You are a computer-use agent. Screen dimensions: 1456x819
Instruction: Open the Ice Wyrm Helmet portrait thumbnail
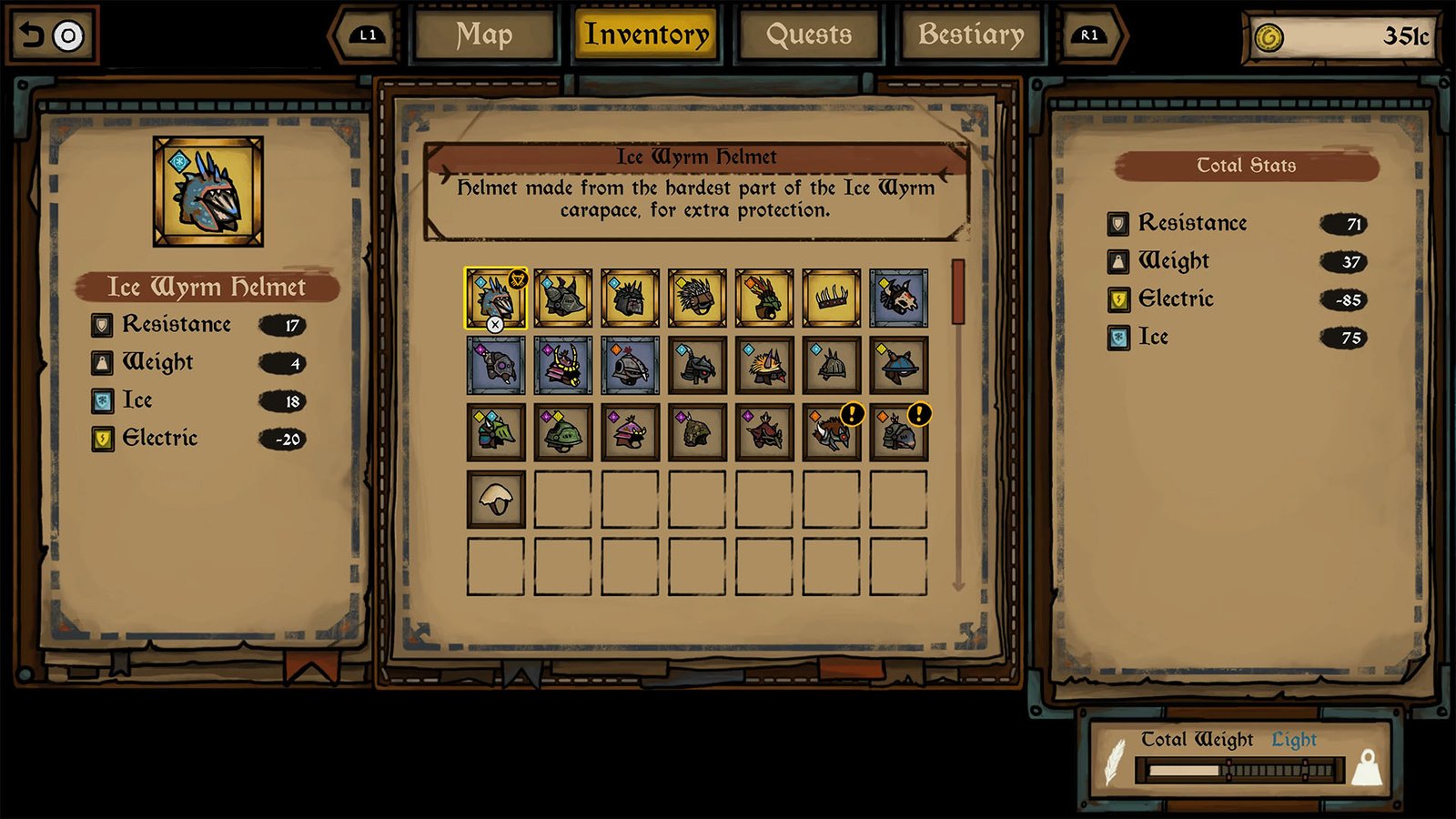205,191
